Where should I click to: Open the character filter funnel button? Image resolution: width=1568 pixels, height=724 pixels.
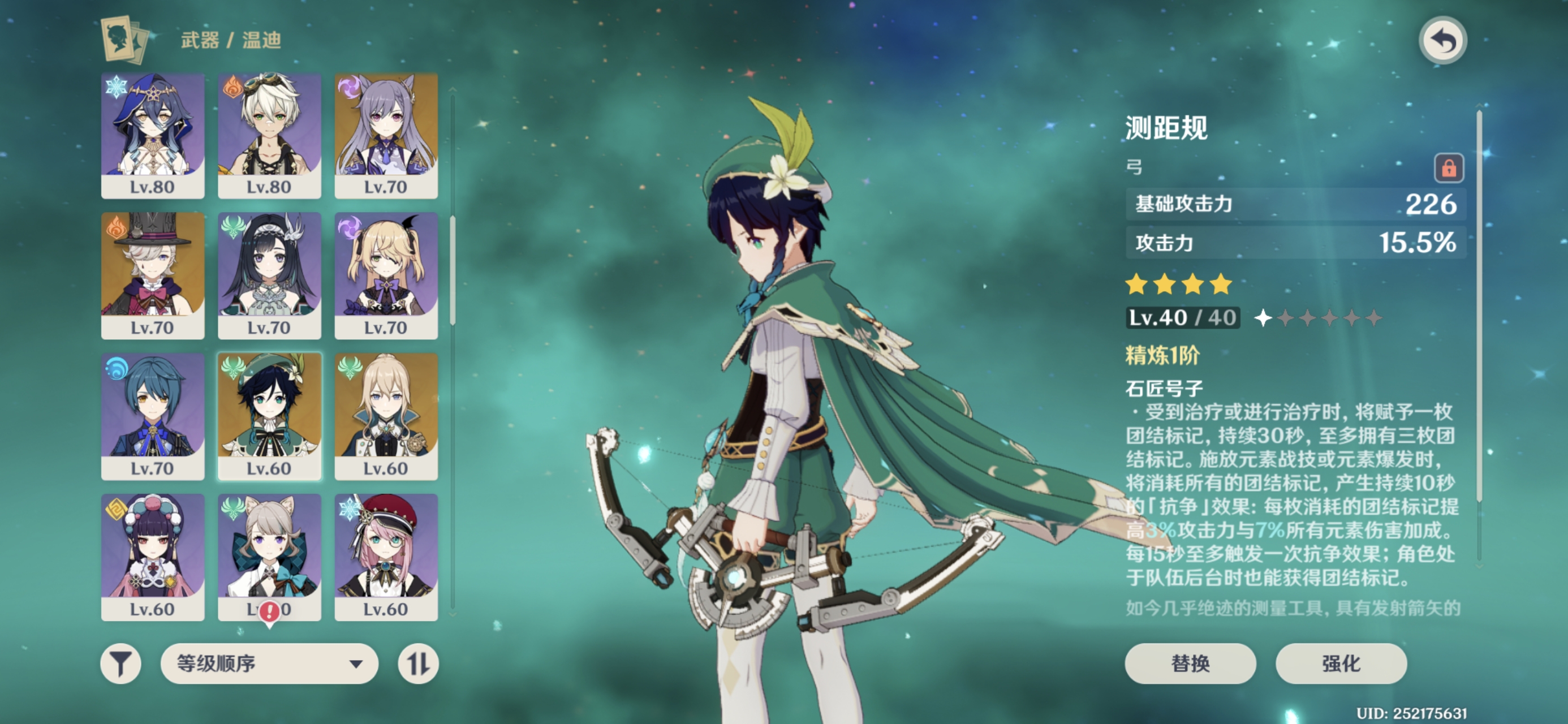click(x=120, y=663)
